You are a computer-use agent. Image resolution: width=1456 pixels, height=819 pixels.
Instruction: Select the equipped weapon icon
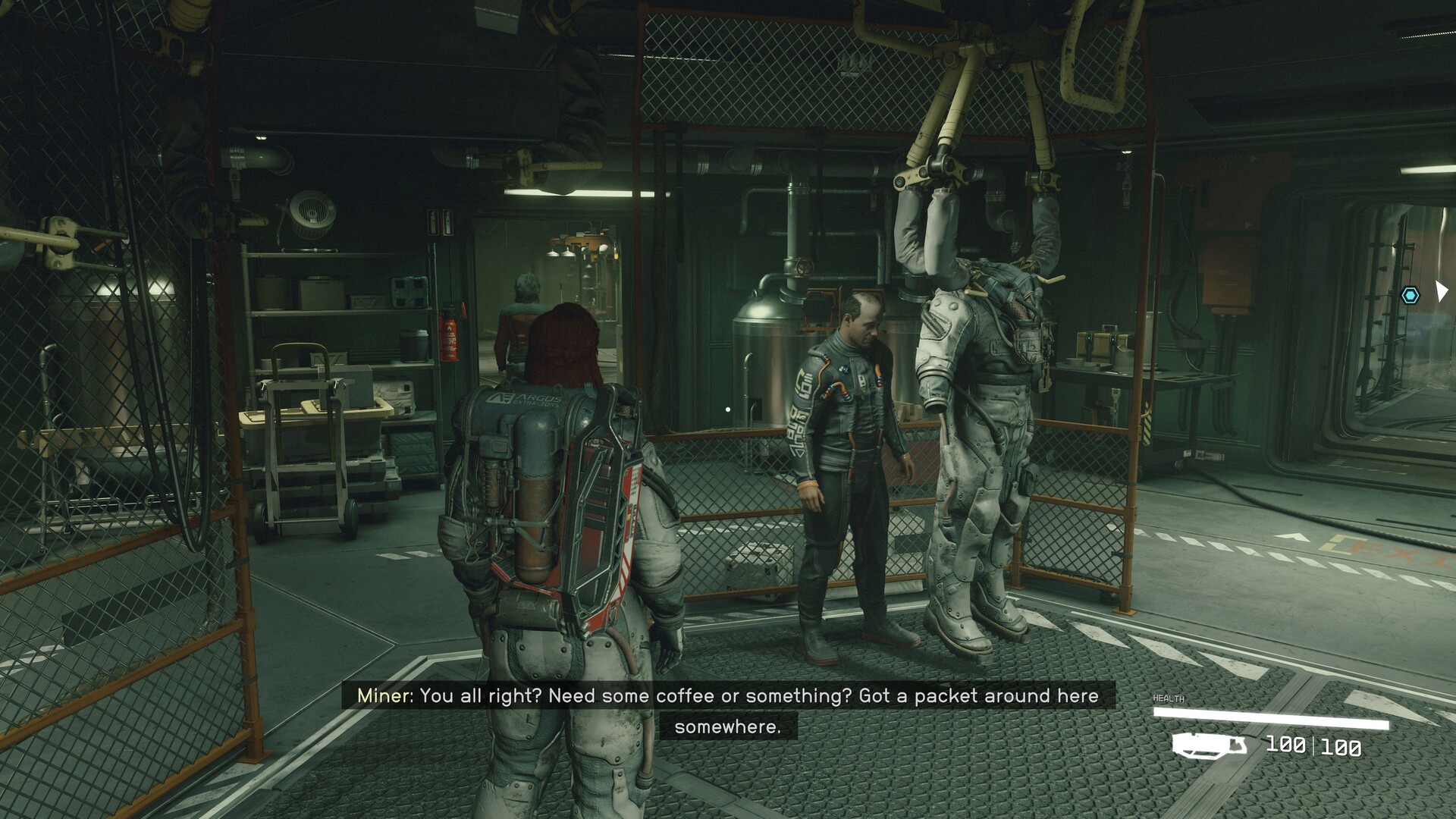[1209, 745]
